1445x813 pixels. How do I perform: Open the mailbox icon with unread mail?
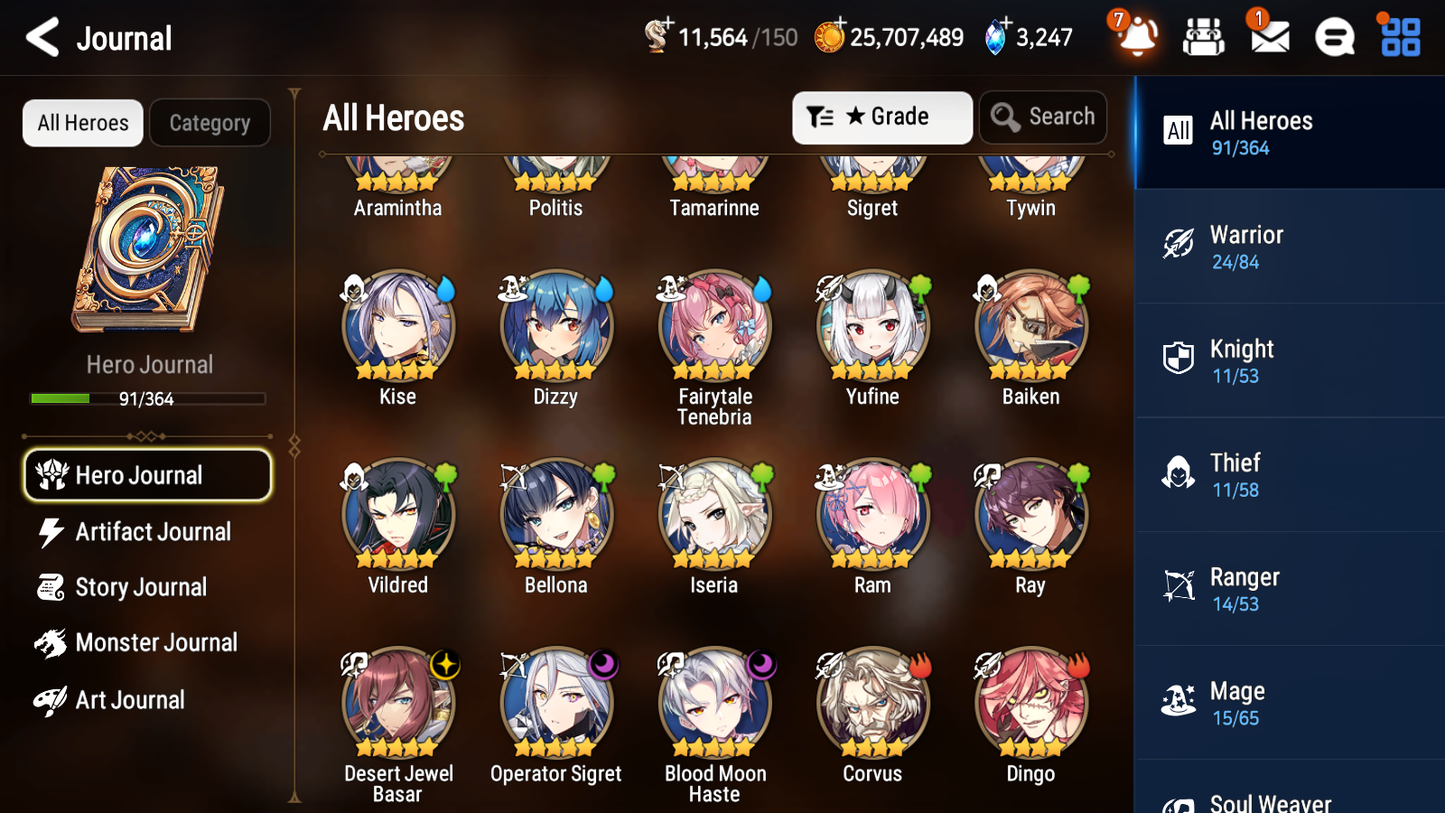tap(1269, 37)
